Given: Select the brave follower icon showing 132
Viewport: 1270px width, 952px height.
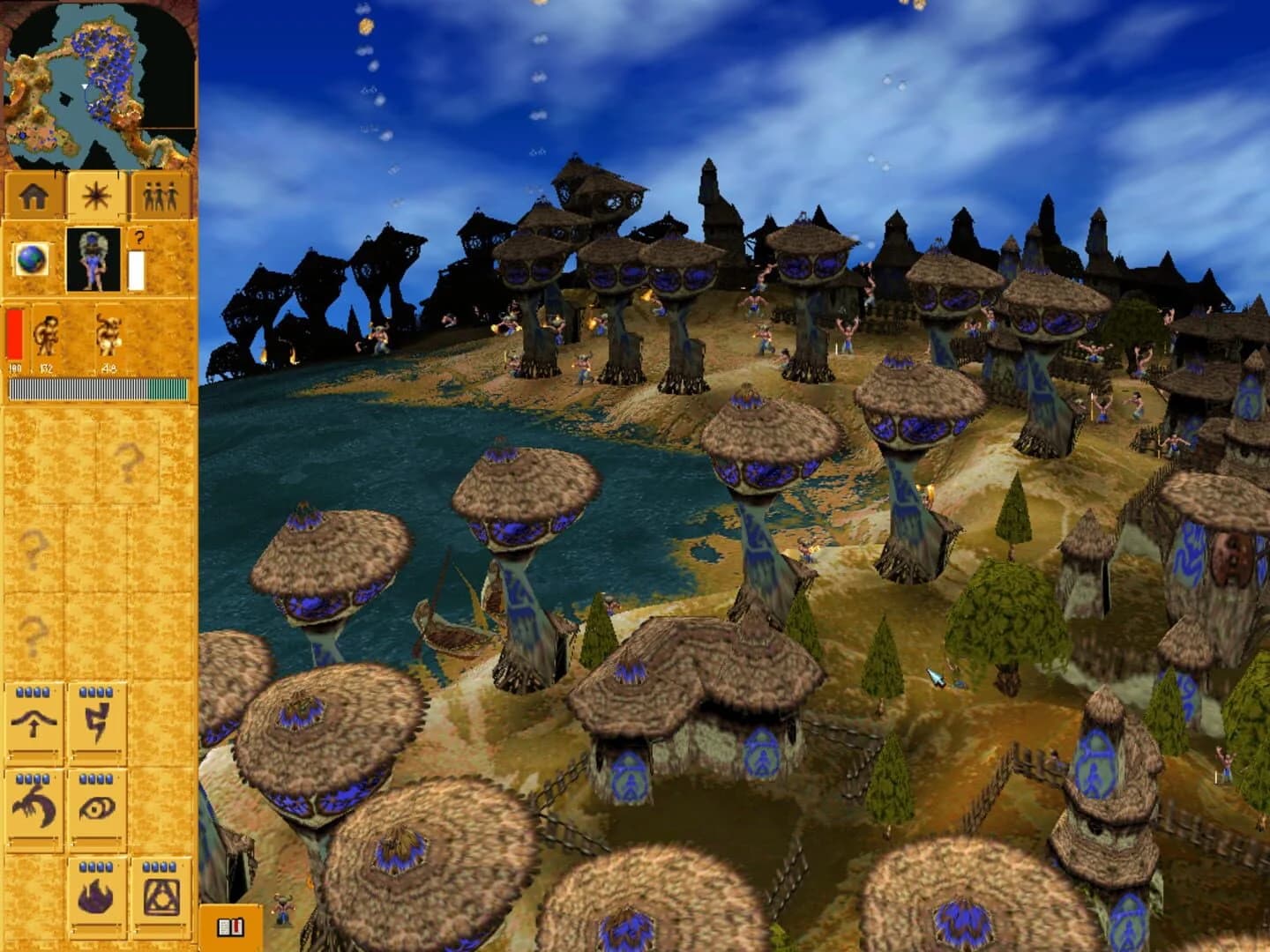Looking at the screenshot, I should click(x=49, y=335).
